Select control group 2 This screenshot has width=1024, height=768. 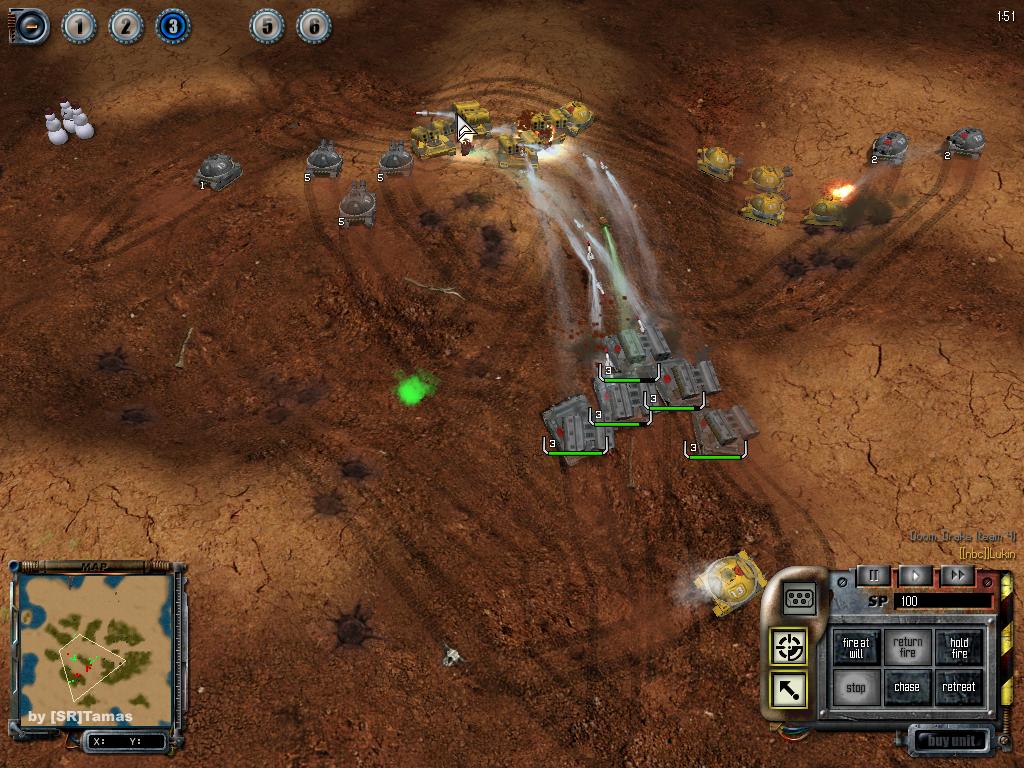click(x=126, y=26)
